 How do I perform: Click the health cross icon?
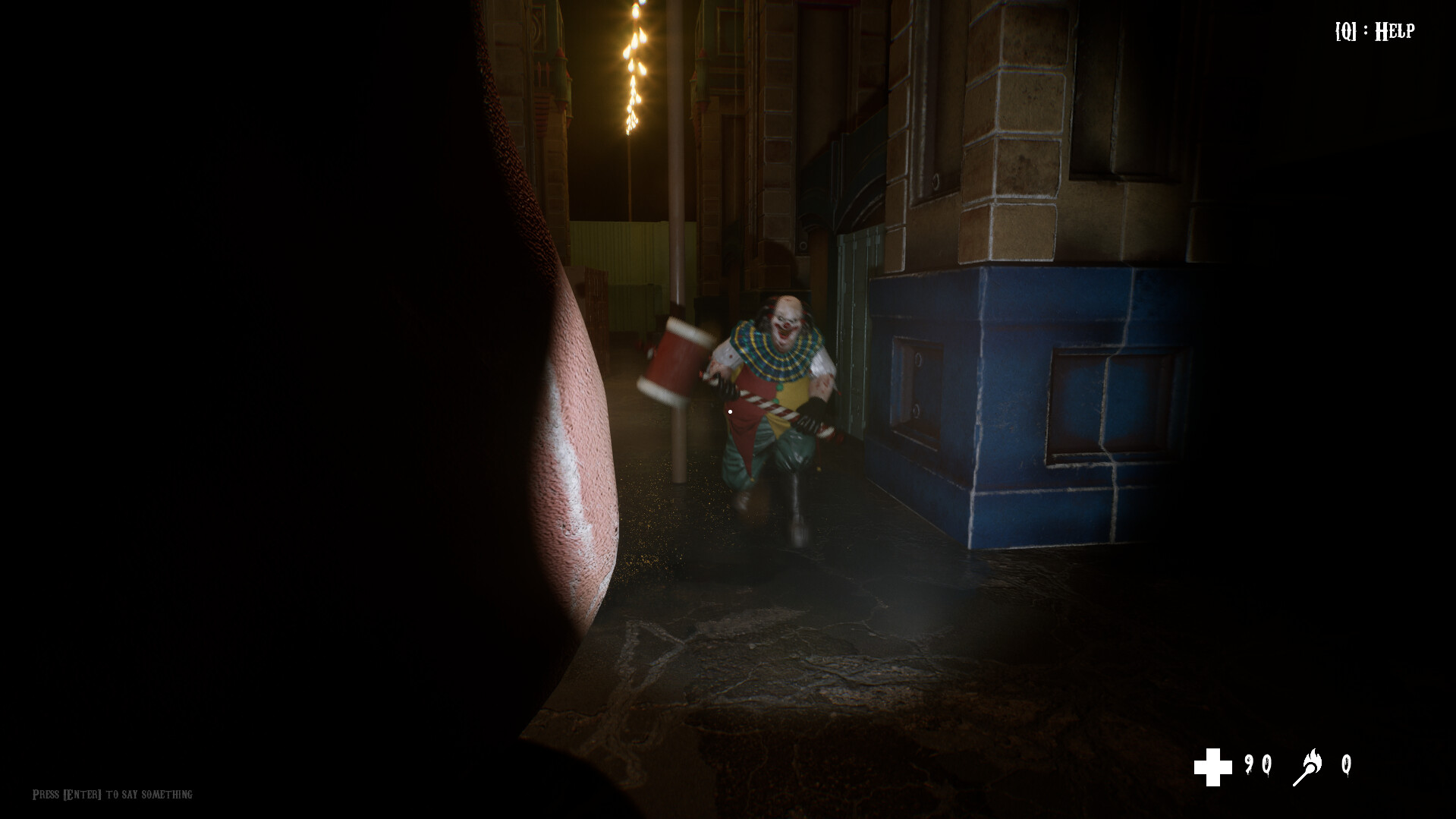[1213, 766]
